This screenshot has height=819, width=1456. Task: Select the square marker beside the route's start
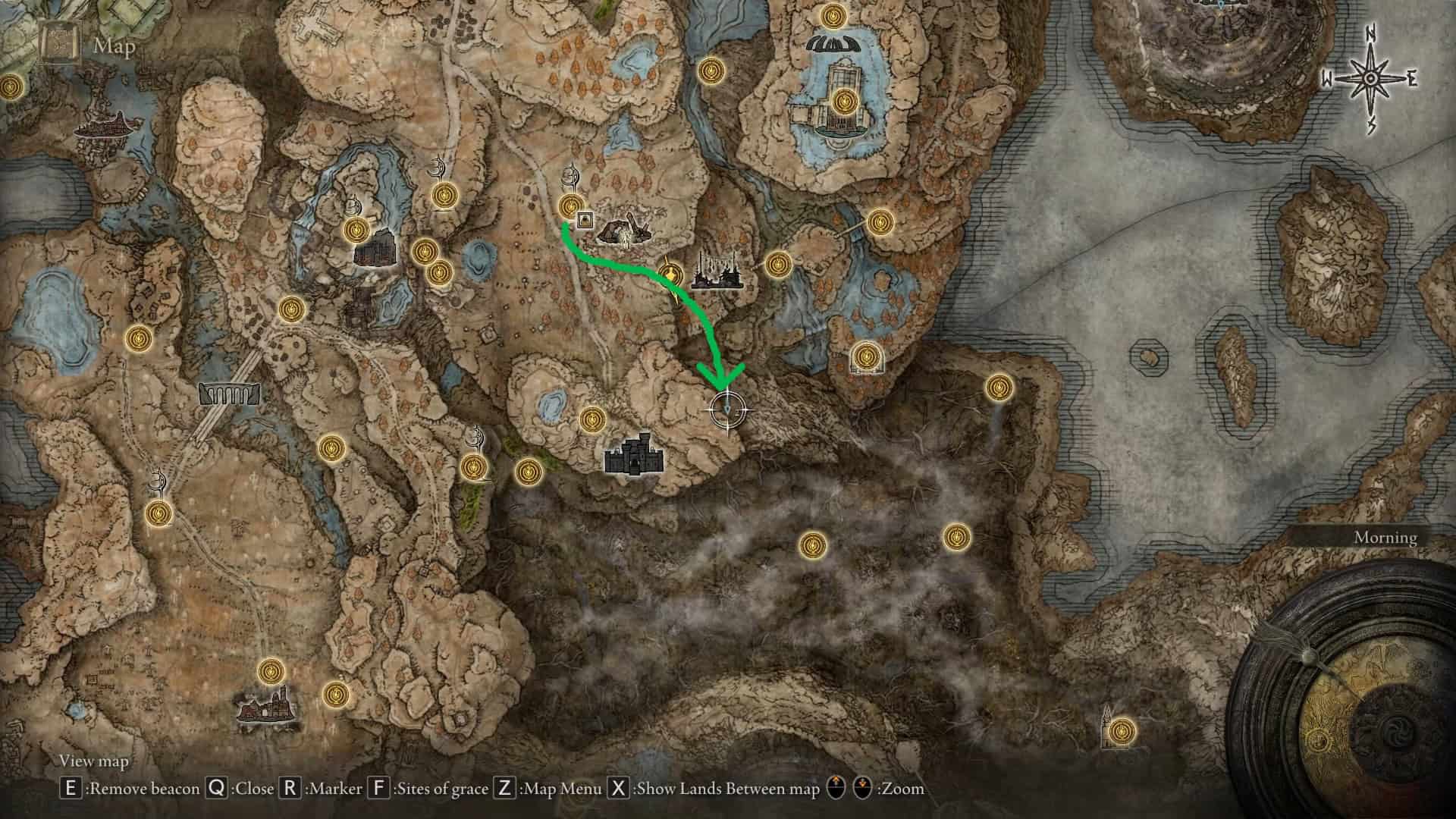pyautogui.click(x=585, y=221)
